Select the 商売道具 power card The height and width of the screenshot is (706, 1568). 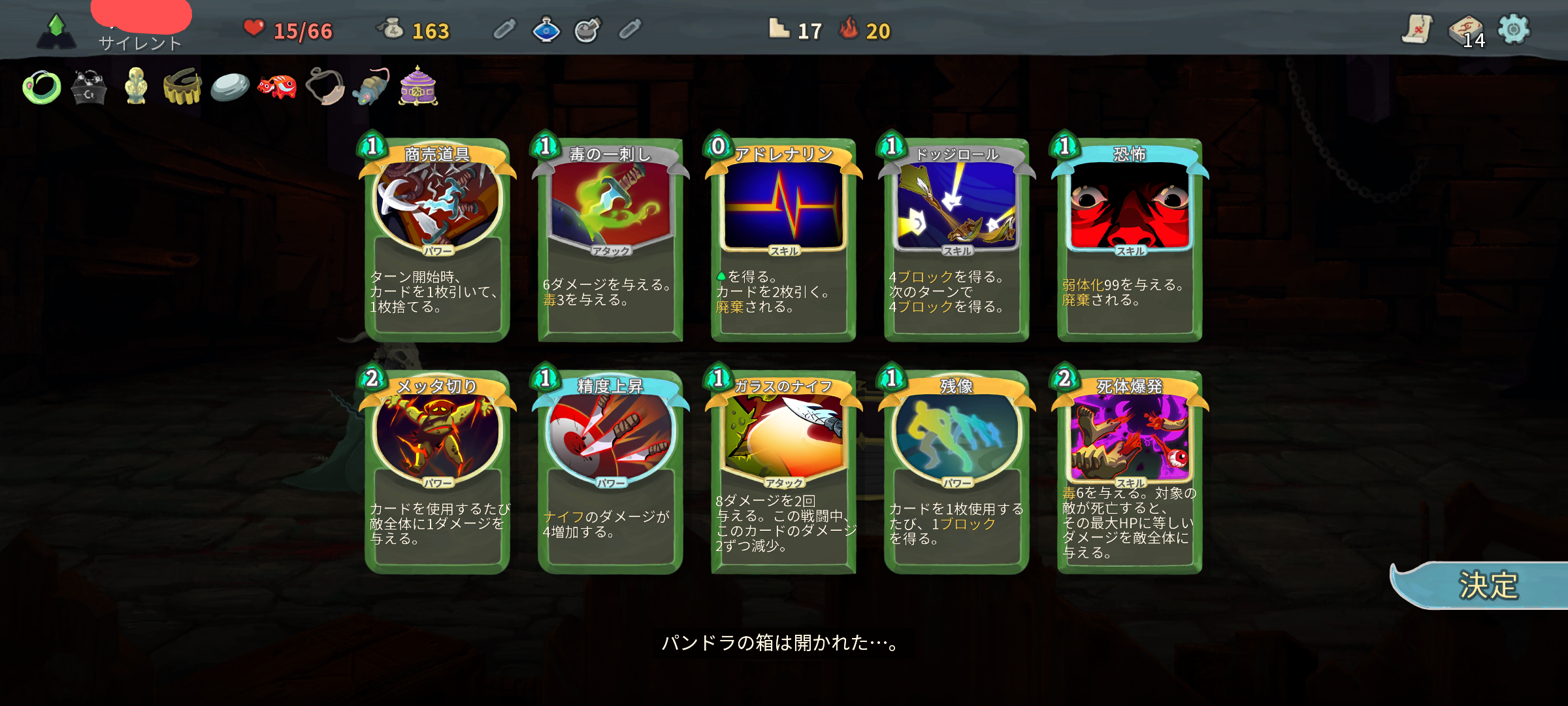click(437, 240)
